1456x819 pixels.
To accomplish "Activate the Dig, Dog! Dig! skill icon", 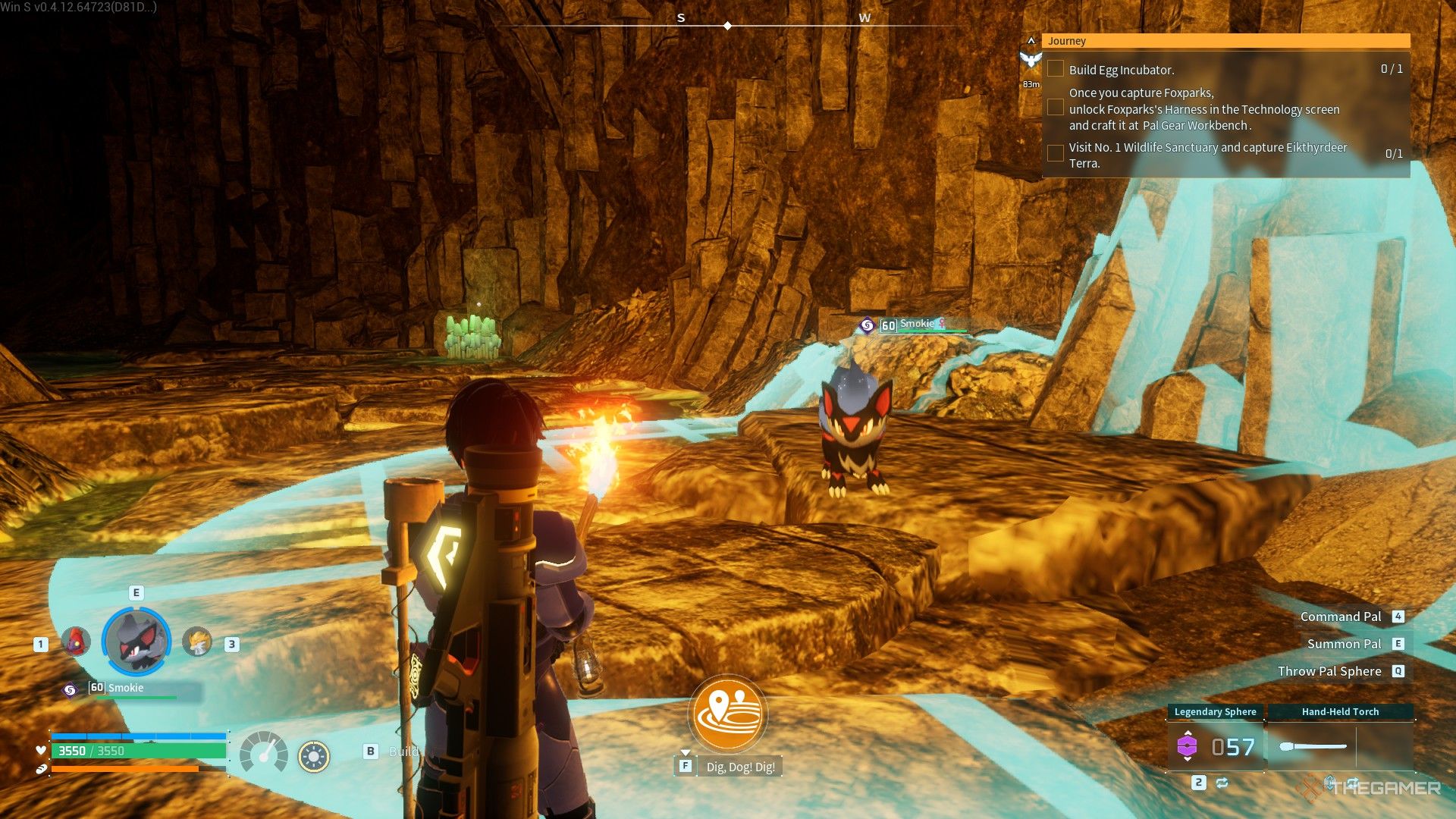I will coord(728,714).
